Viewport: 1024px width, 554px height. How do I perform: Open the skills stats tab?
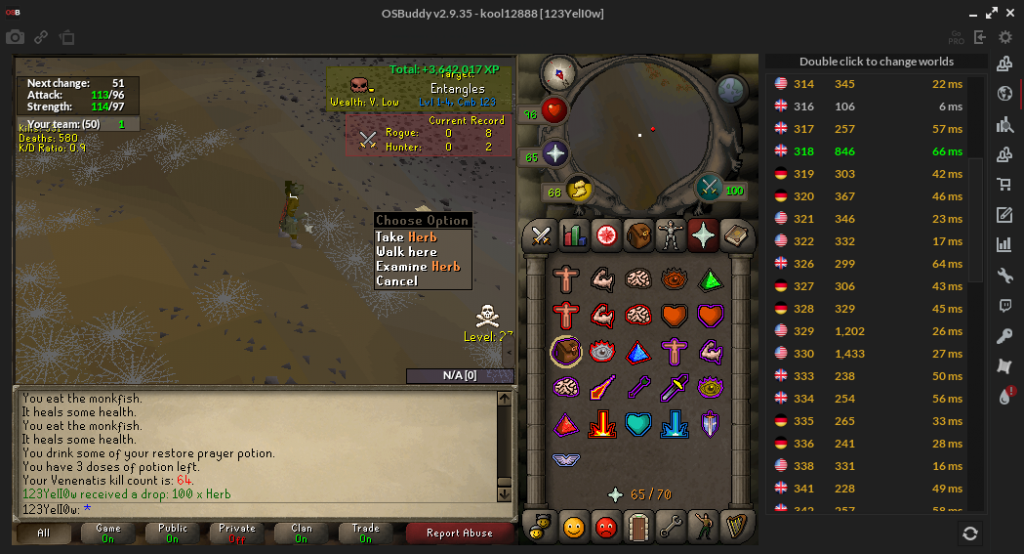573,236
